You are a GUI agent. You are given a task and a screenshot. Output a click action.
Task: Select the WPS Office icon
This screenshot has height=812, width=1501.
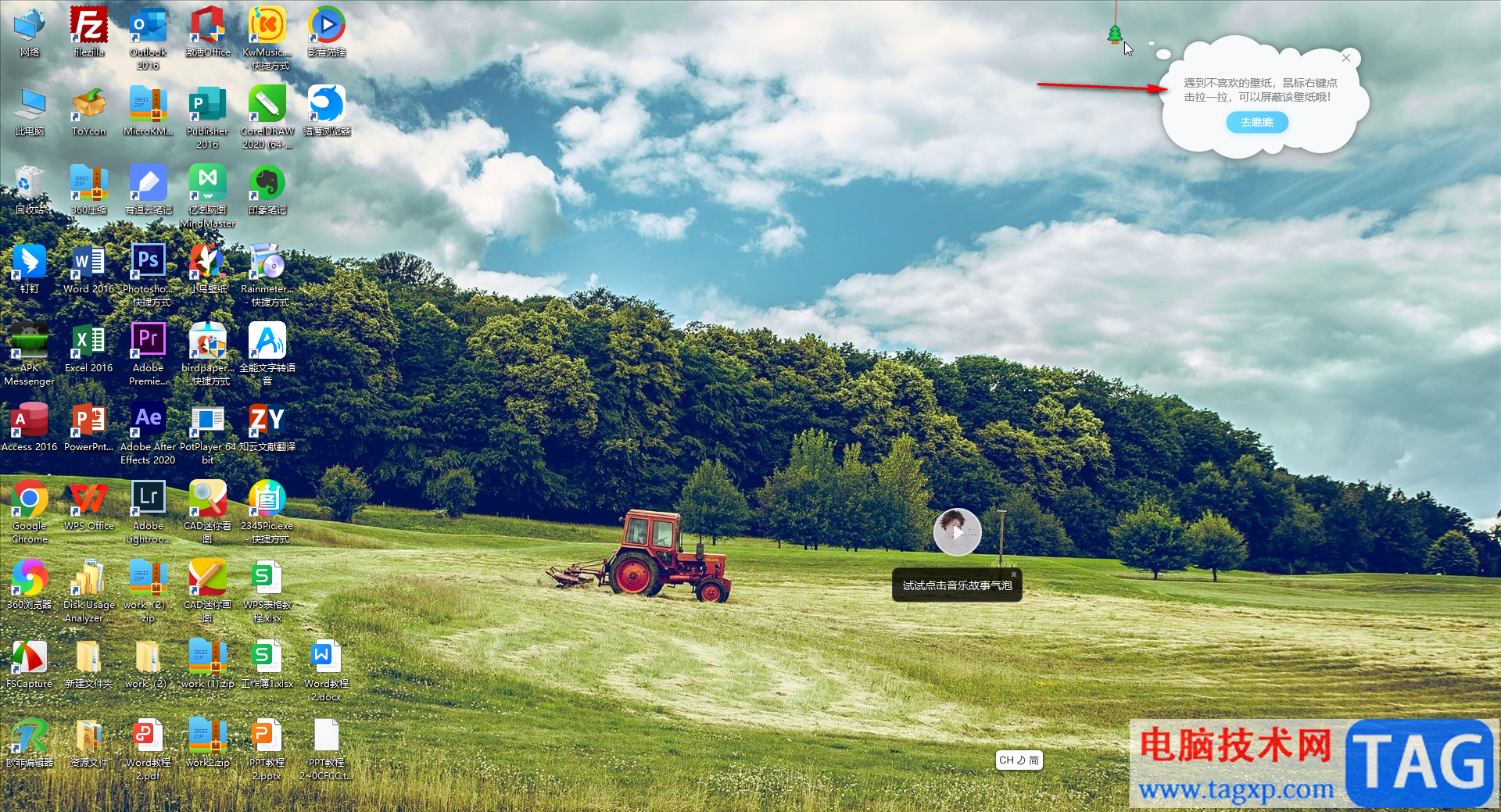click(x=89, y=500)
